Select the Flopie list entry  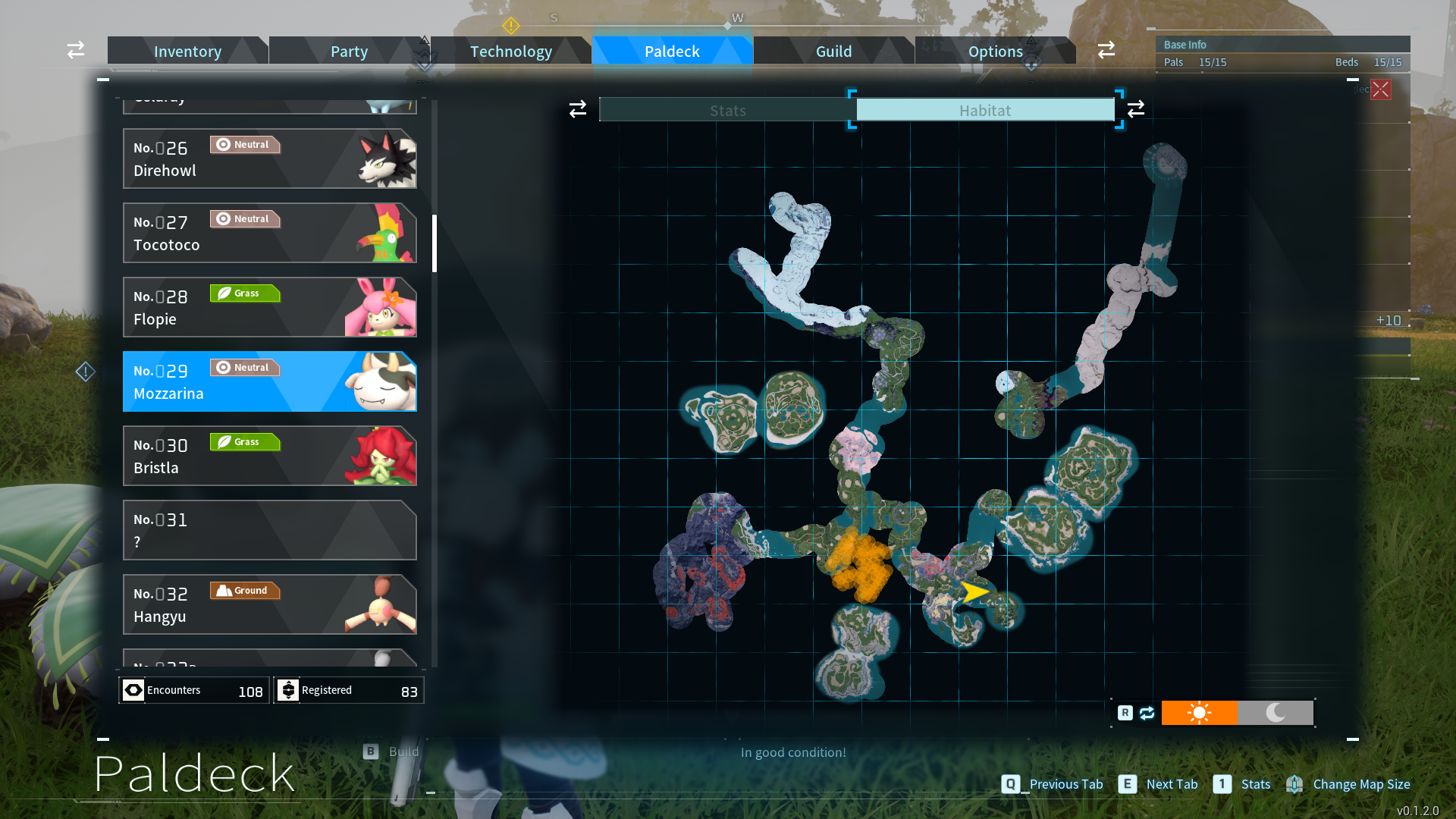point(269,307)
